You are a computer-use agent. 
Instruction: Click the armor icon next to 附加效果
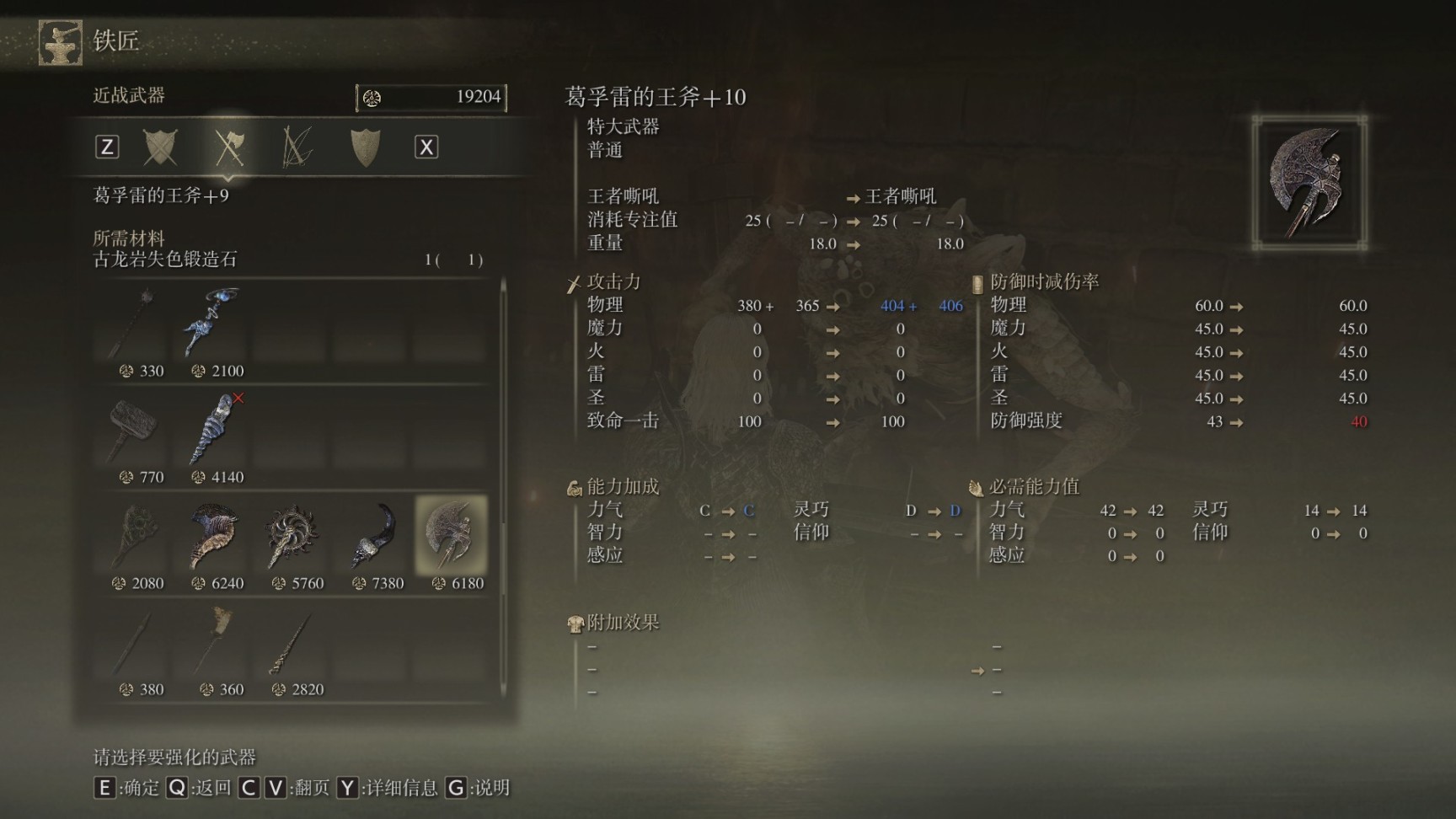point(574,623)
